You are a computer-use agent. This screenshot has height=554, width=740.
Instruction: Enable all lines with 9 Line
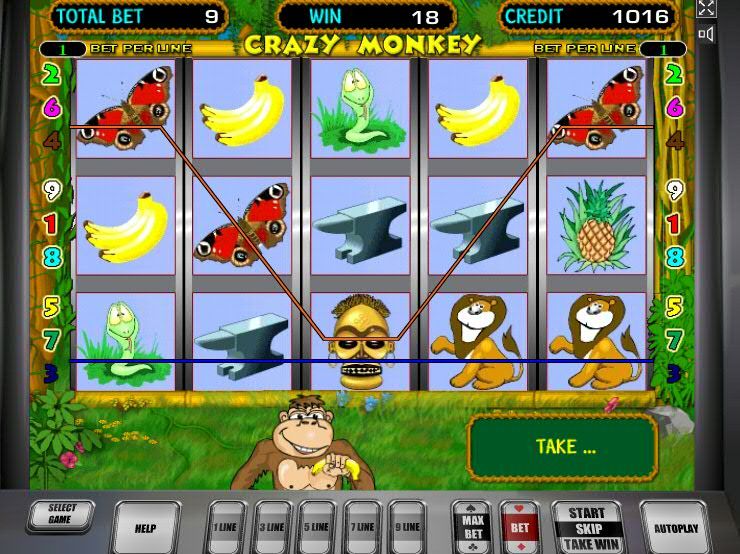pyautogui.click(x=407, y=526)
